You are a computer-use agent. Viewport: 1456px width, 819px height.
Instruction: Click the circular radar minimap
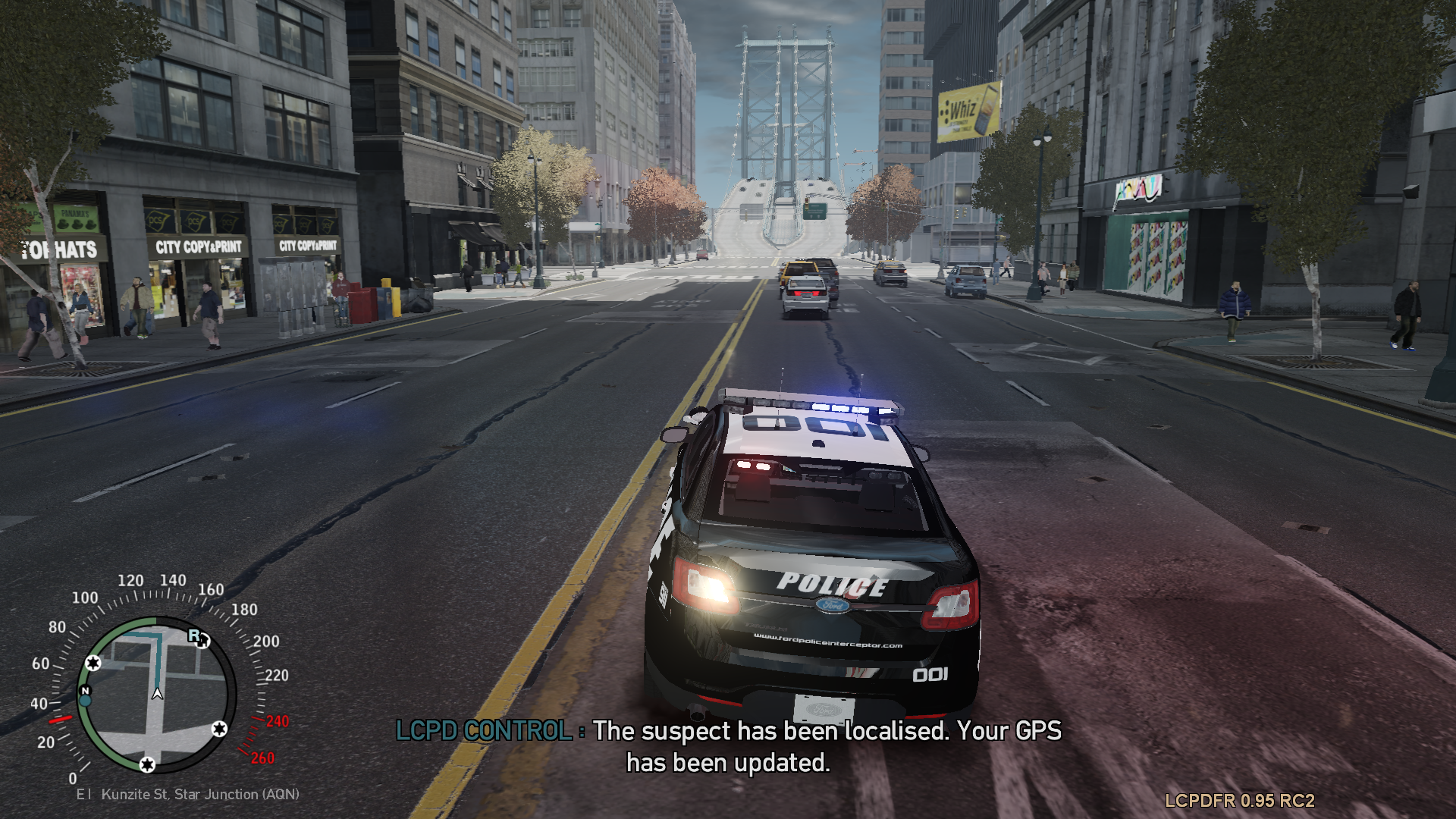(x=156, y=694)
